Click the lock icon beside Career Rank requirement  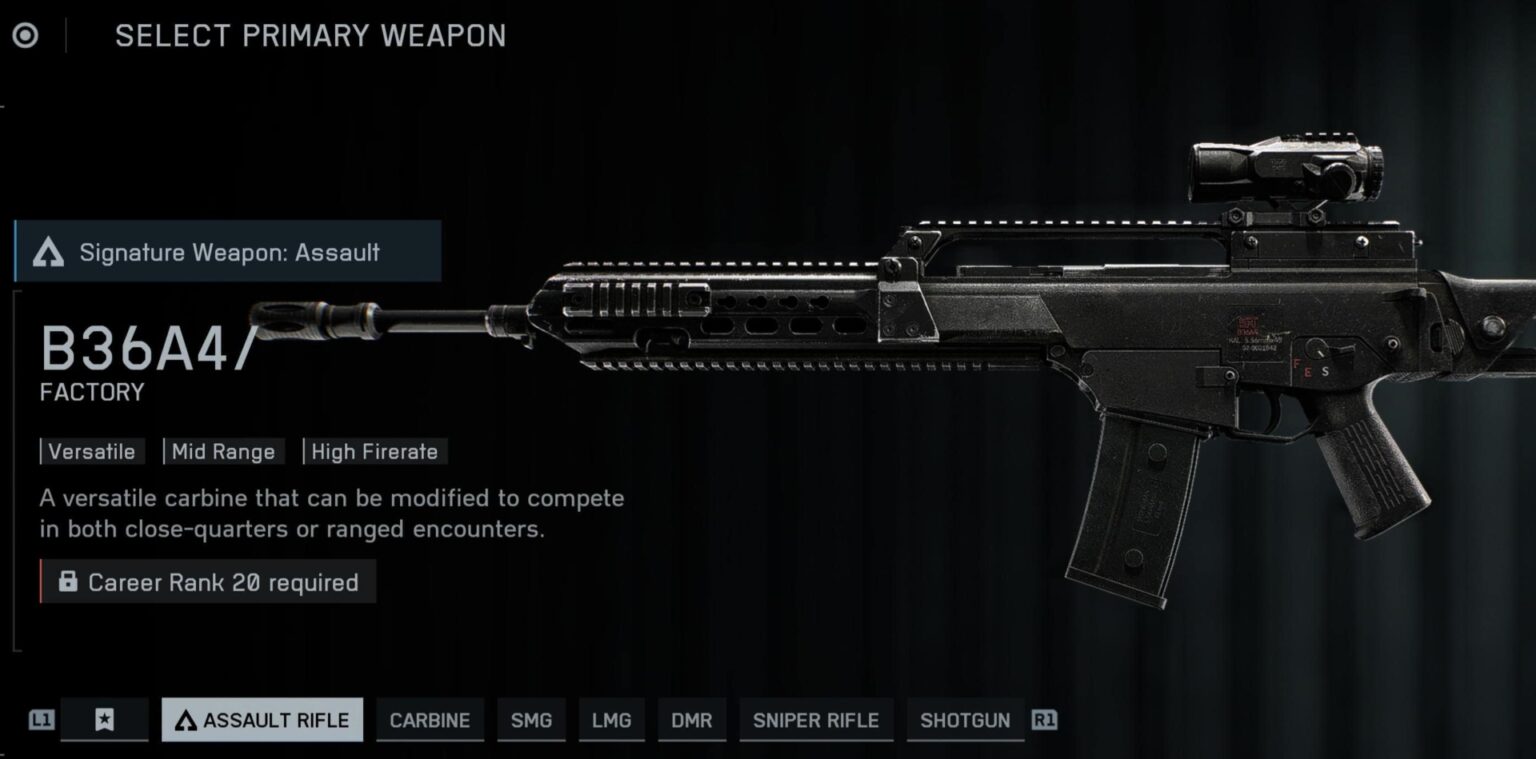(68, 582)
